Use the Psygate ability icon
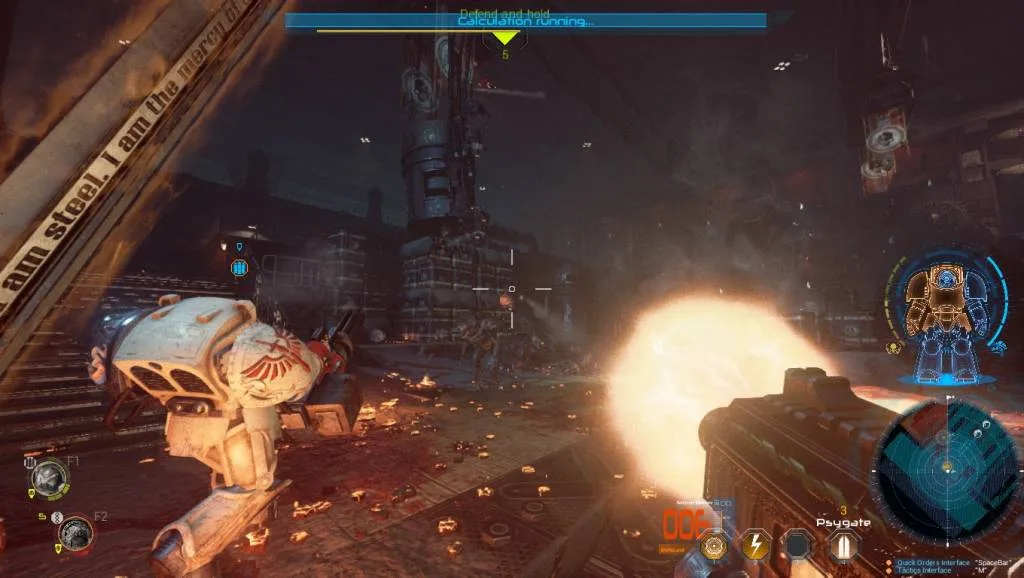This screenshot has height=578, width=1024. pos(842,544)
